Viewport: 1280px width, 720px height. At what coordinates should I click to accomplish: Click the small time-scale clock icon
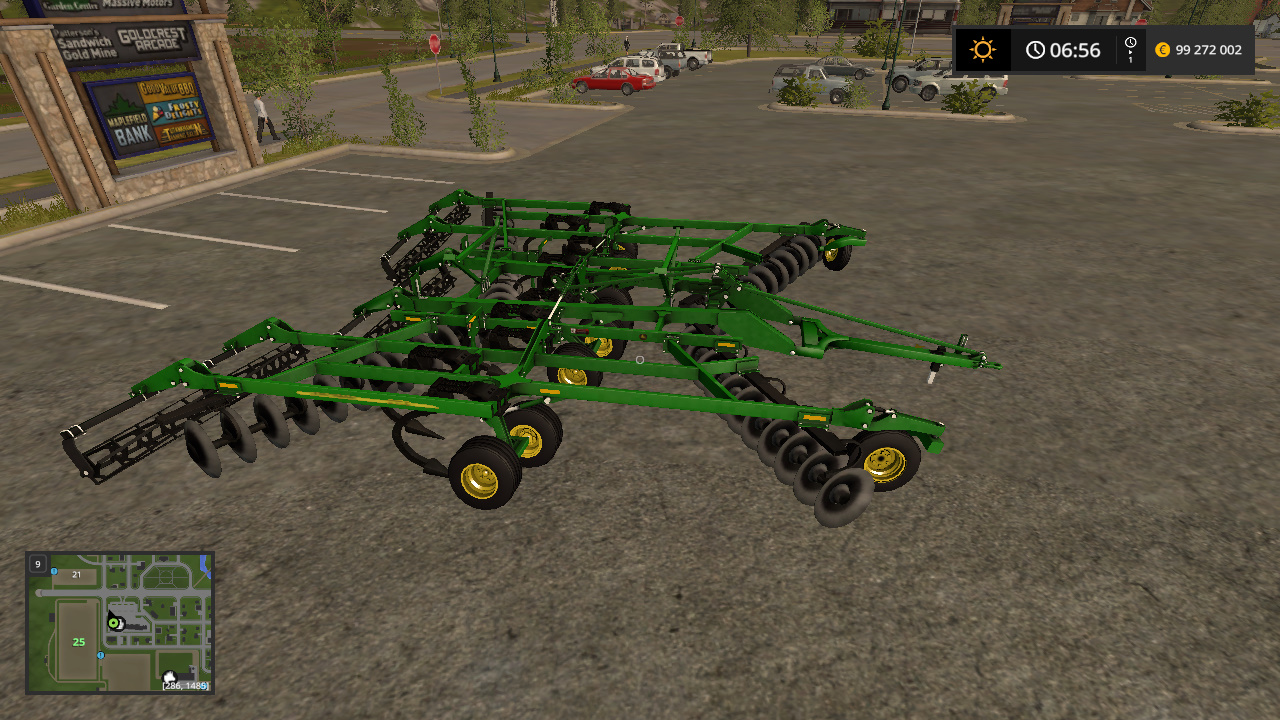(1130, 42)
